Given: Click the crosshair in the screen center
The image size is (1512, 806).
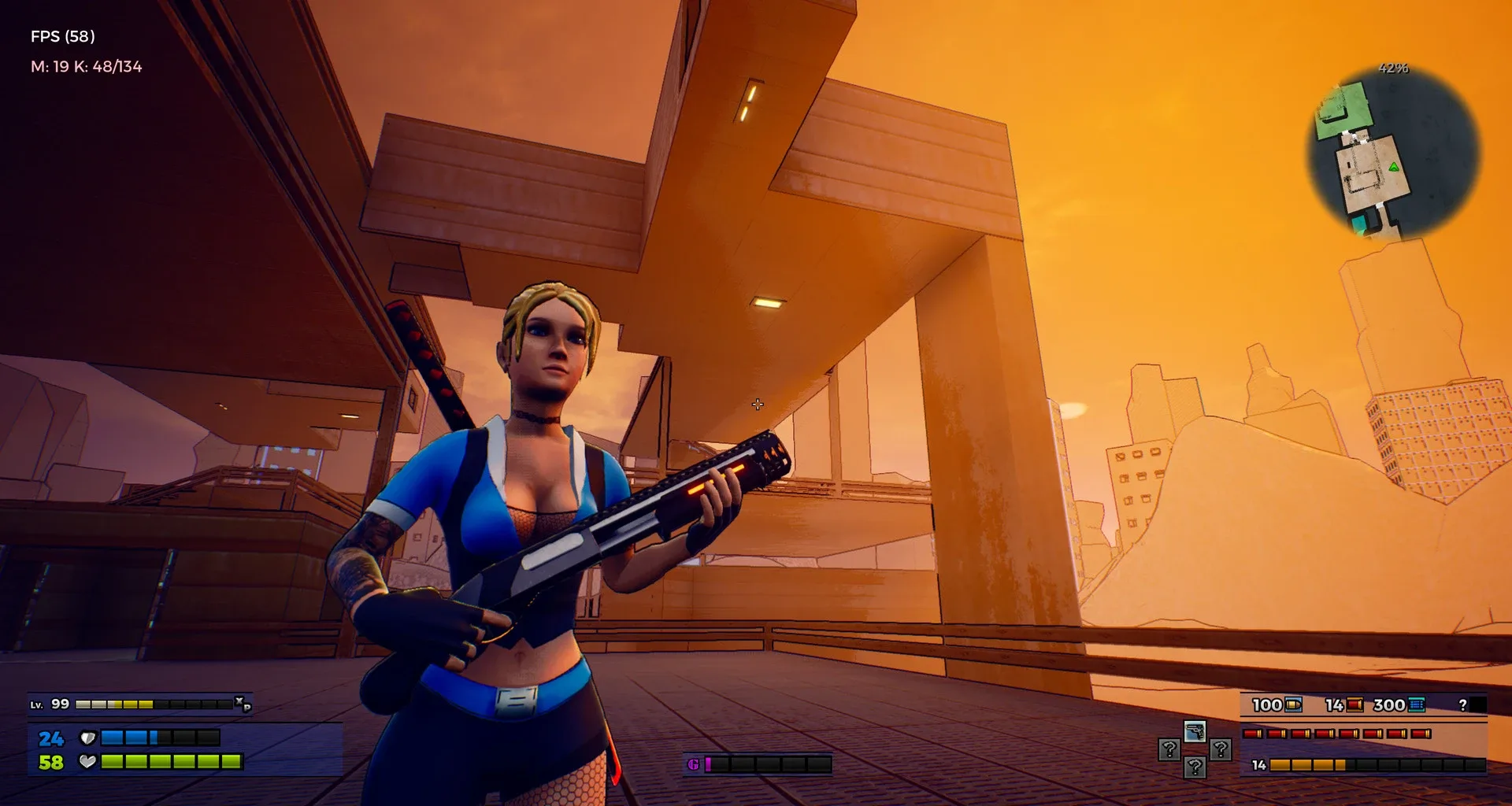Looking at the screenshot, I should pyautogui.click(x=757, y=404).
